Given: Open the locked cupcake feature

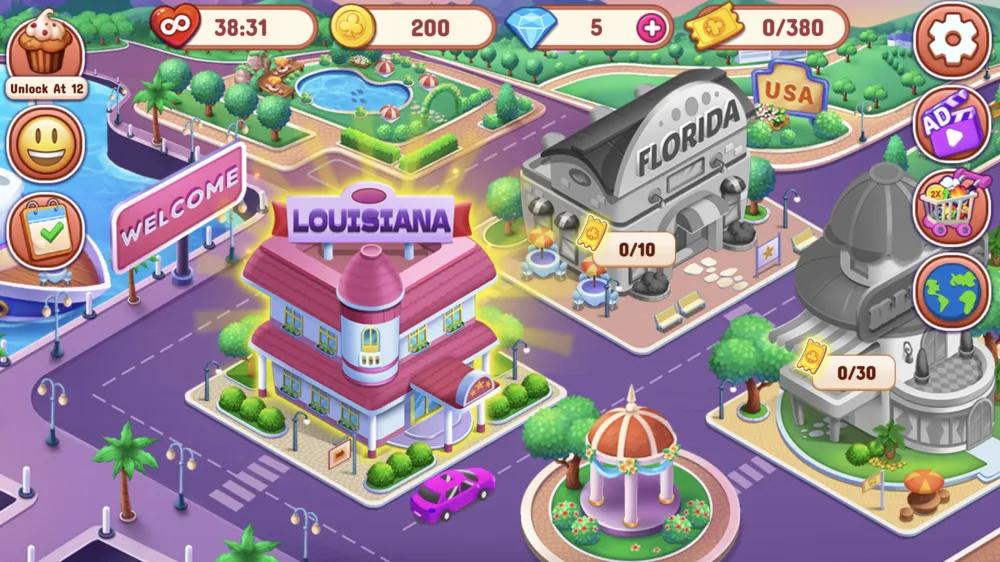Looking at the screenshot, I should [x=46, y=50].
